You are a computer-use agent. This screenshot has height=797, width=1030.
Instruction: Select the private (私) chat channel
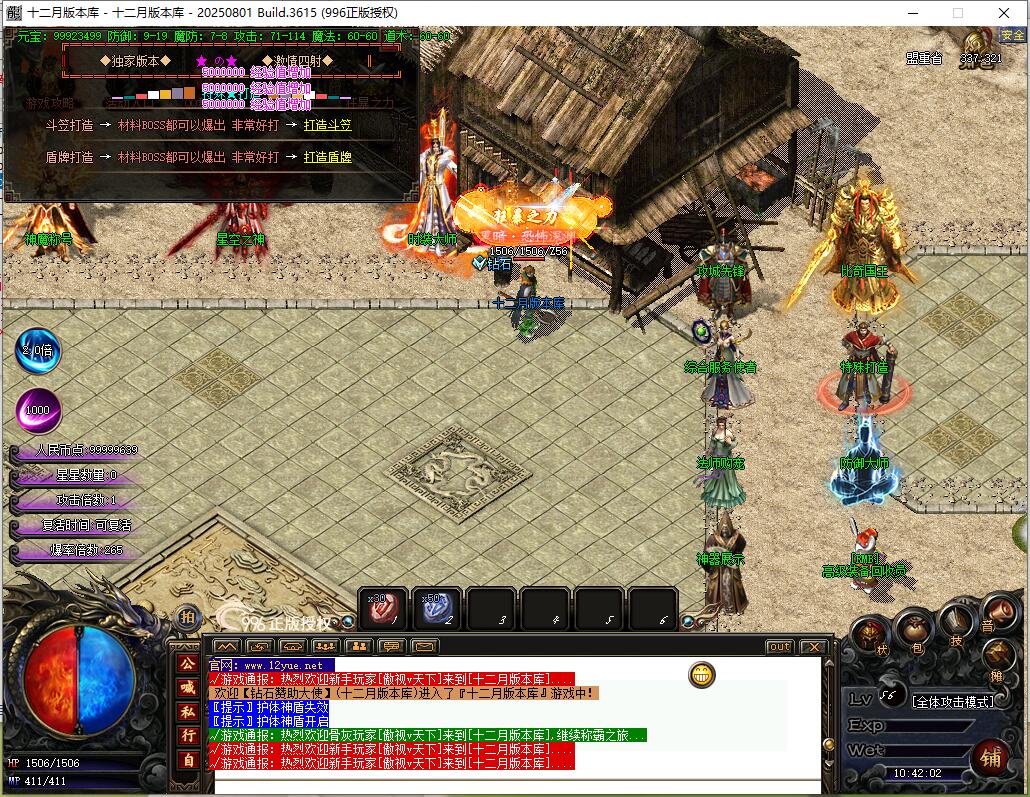coord(187,711)
